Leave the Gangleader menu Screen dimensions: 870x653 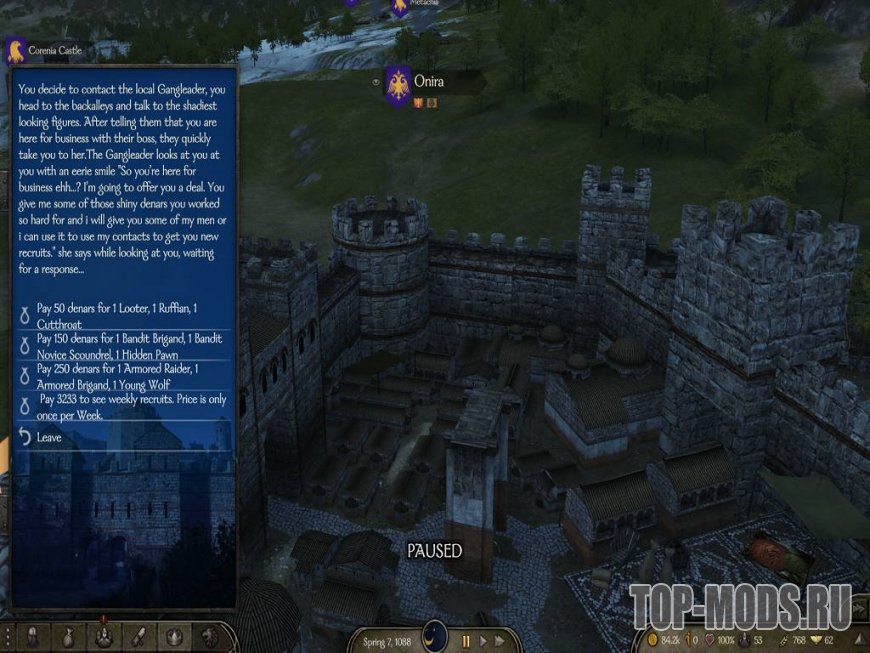tap(48, 437)
